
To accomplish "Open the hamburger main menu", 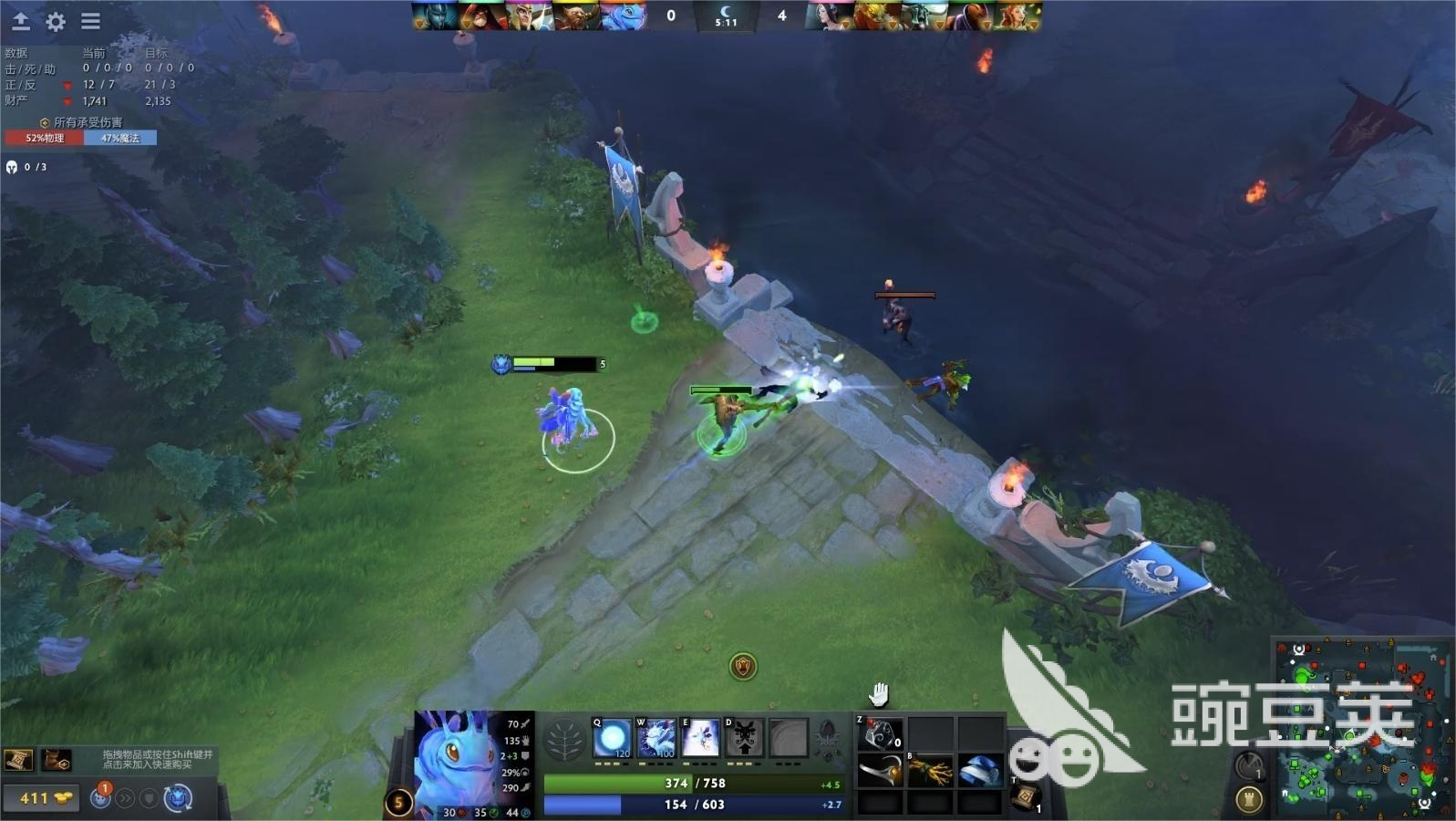I will 90,22.
